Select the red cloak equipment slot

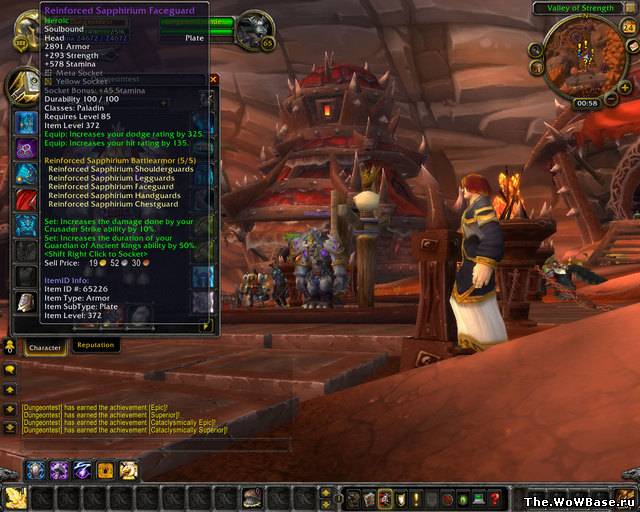[x=25, y=201]
